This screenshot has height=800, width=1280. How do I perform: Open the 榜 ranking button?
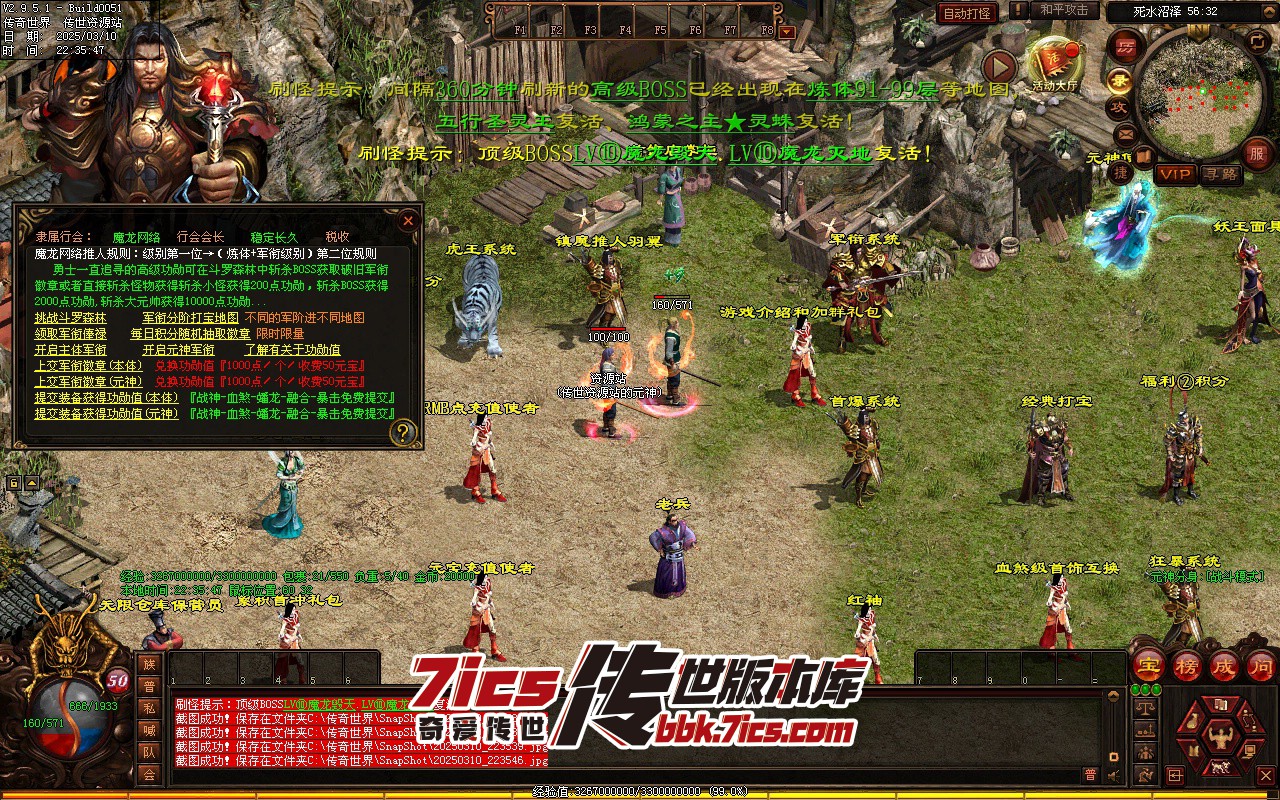tap(1186, 664)
